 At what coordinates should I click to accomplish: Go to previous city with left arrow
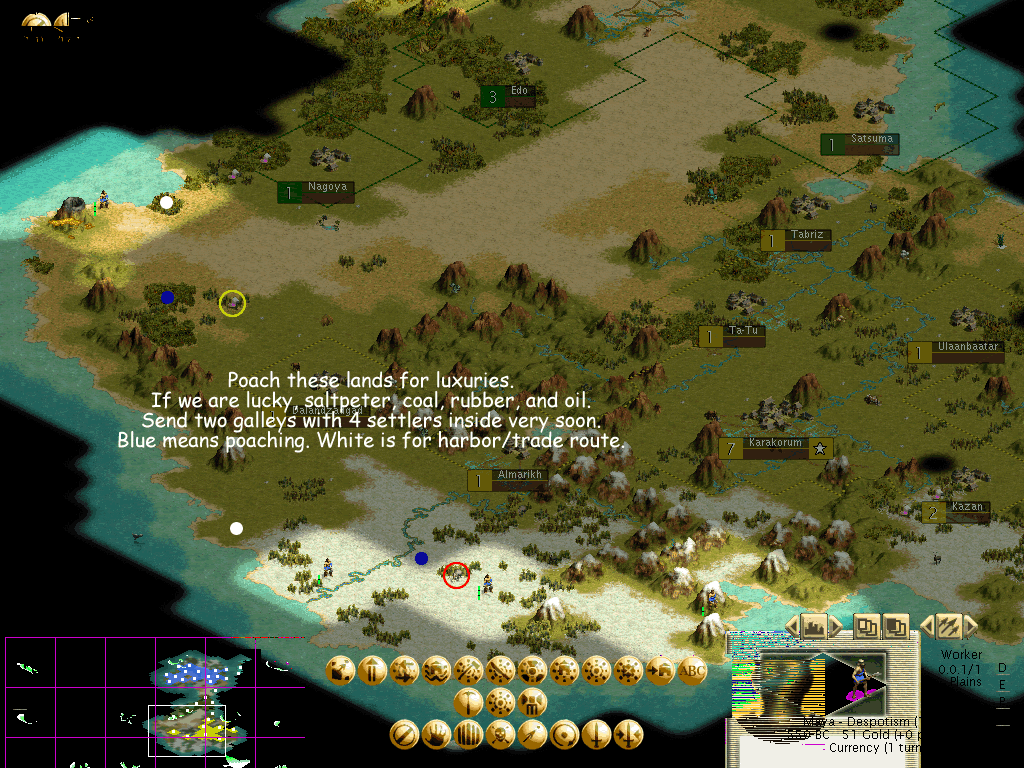coord(792,626)
